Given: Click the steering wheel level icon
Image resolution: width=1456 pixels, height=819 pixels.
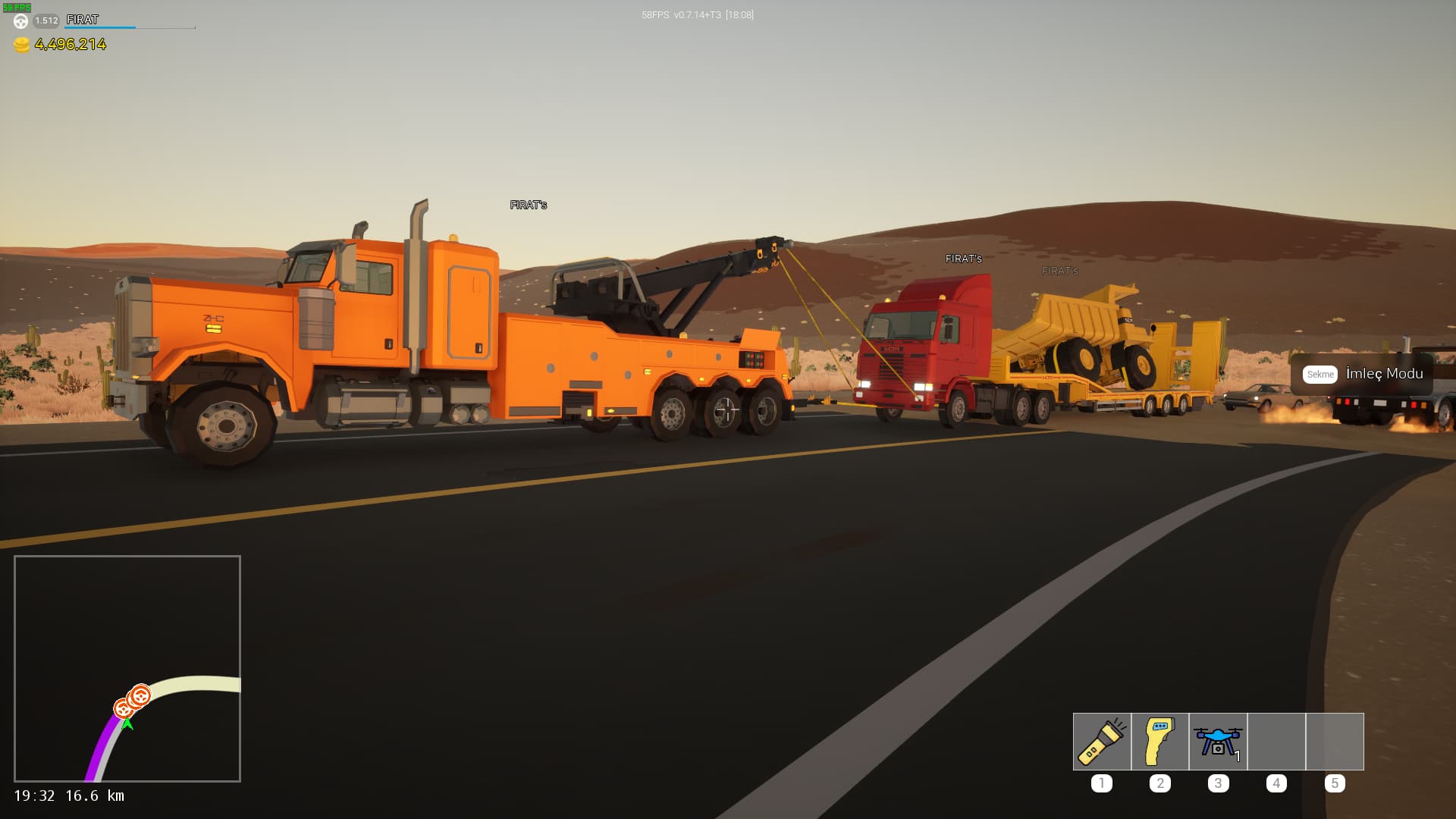Looking at the screenshot, I should pyautogui.click(x=21, y=21).
